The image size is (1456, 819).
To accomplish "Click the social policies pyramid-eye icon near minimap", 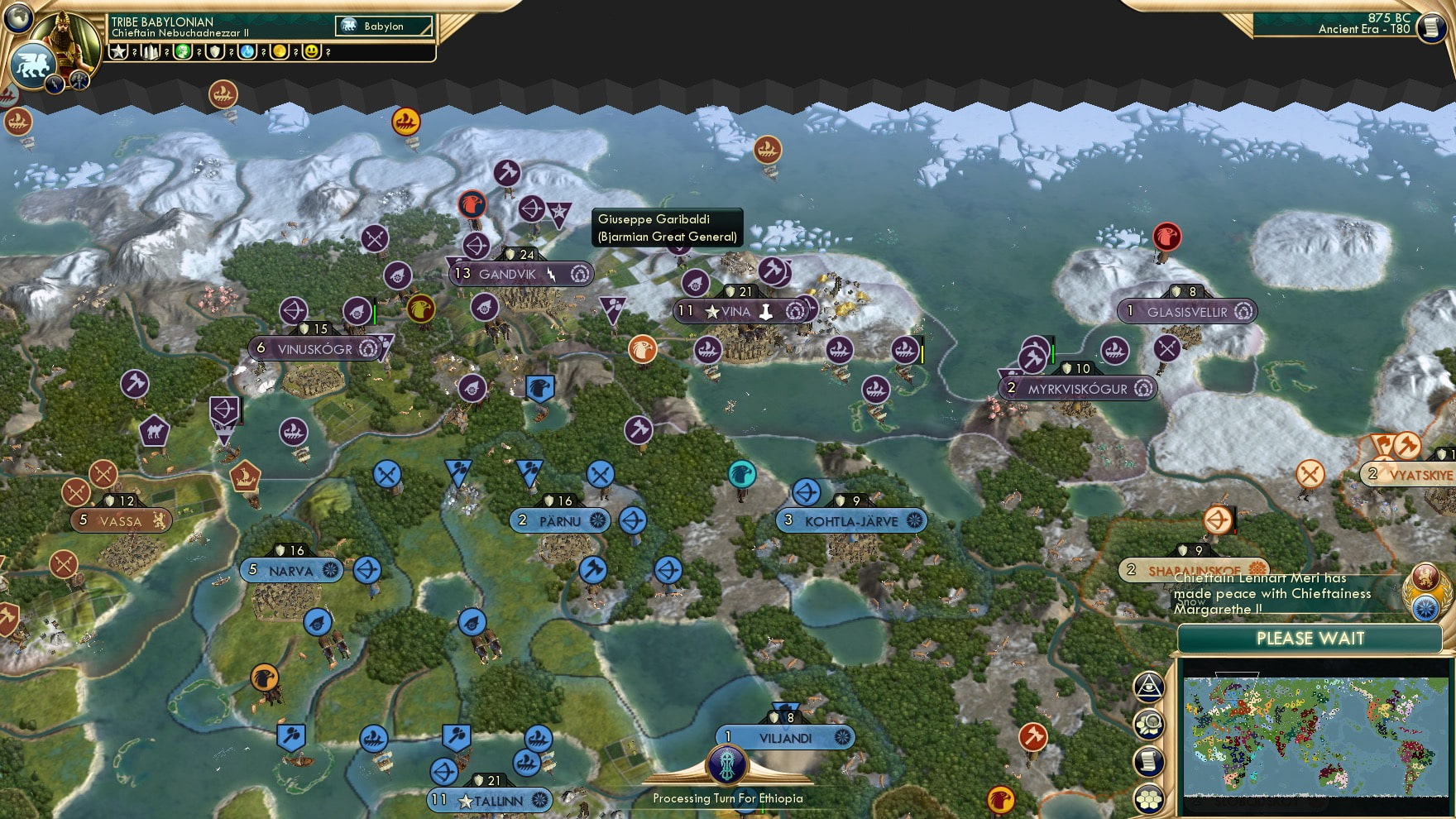I will click(x=1149, y=686).
